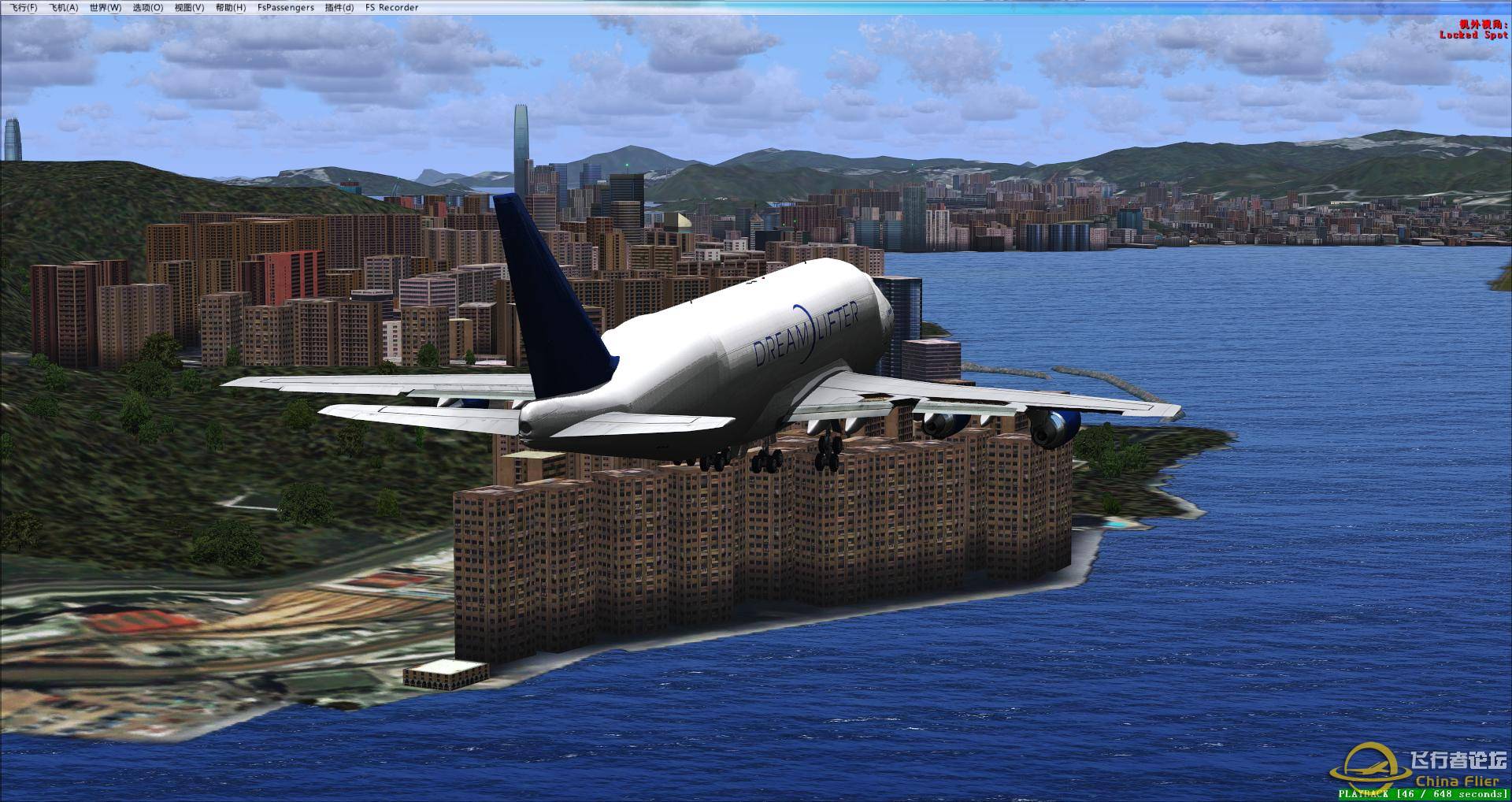Open the 帮助(H) help menu
Image resolution: width=1512 pixels, height=802 pixels.
coord(230,7)
